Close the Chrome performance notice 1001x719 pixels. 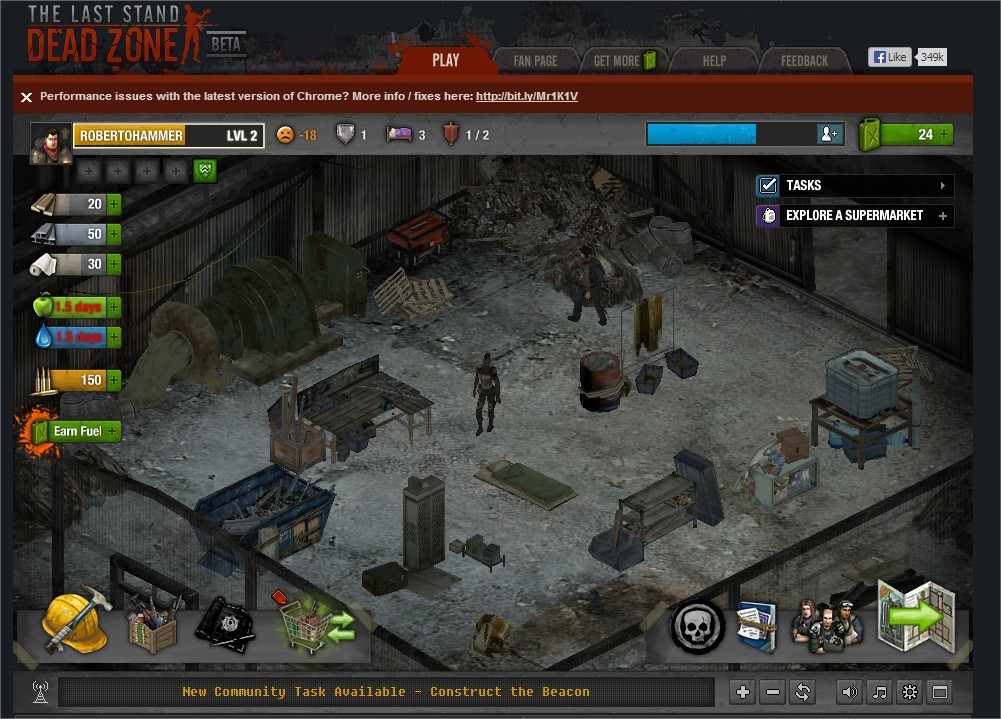(27, 97)
